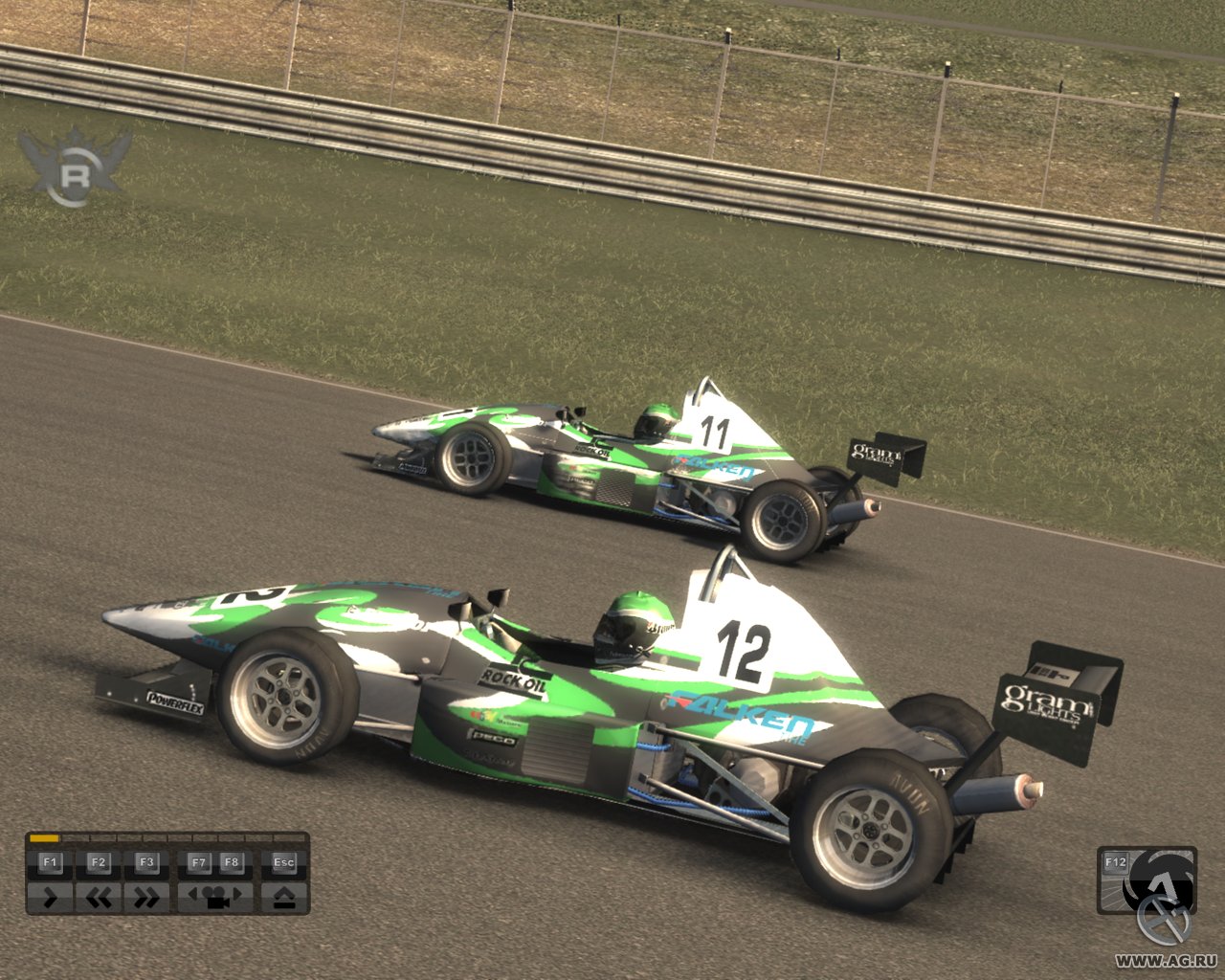Click the fast-forward double-chevron icon
This screenshot has height=980, width=1225.
[145, 898]
